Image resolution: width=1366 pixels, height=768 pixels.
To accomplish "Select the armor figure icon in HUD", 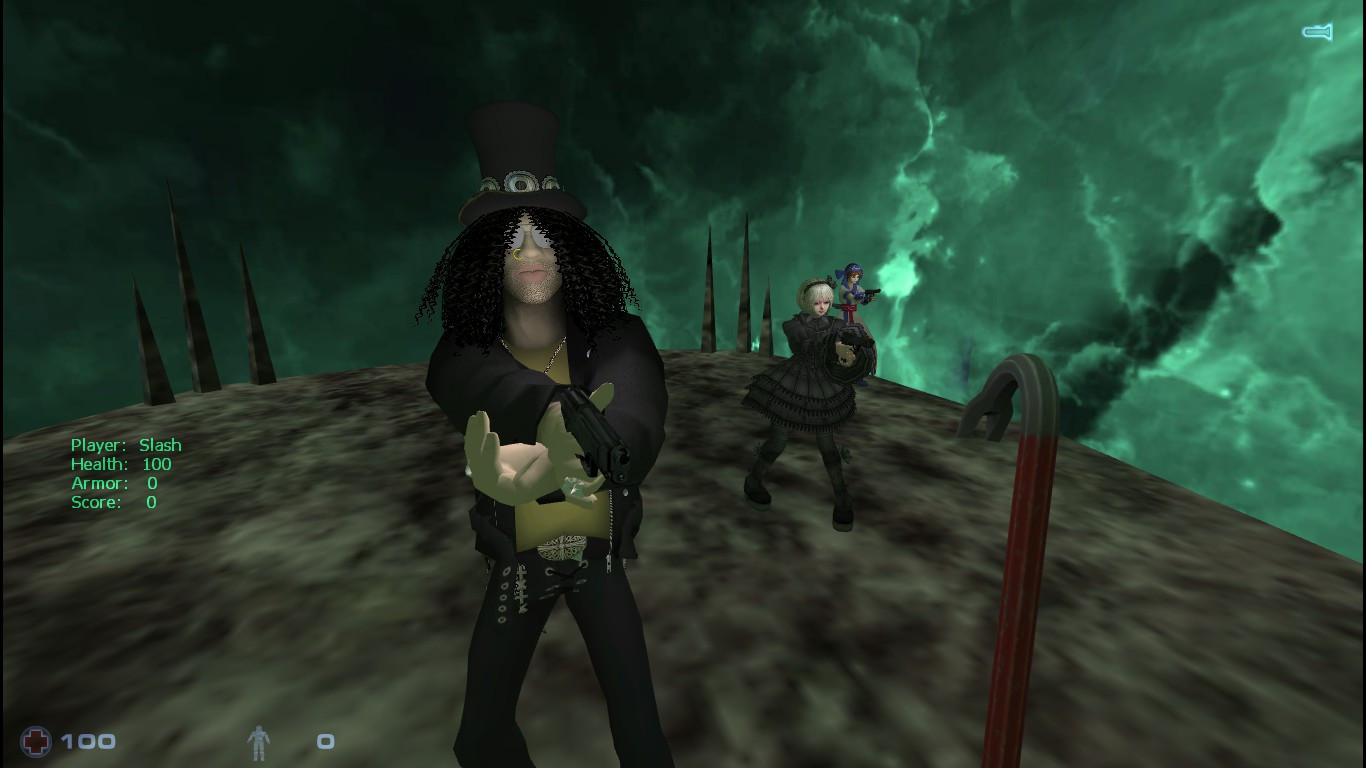I will (x=257, y=742).
